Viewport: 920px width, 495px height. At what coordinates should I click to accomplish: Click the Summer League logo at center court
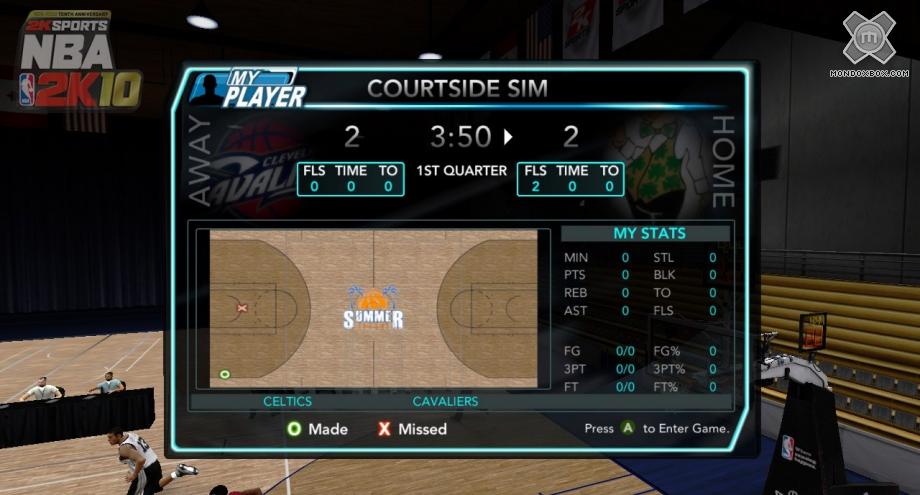click(373, 310)
